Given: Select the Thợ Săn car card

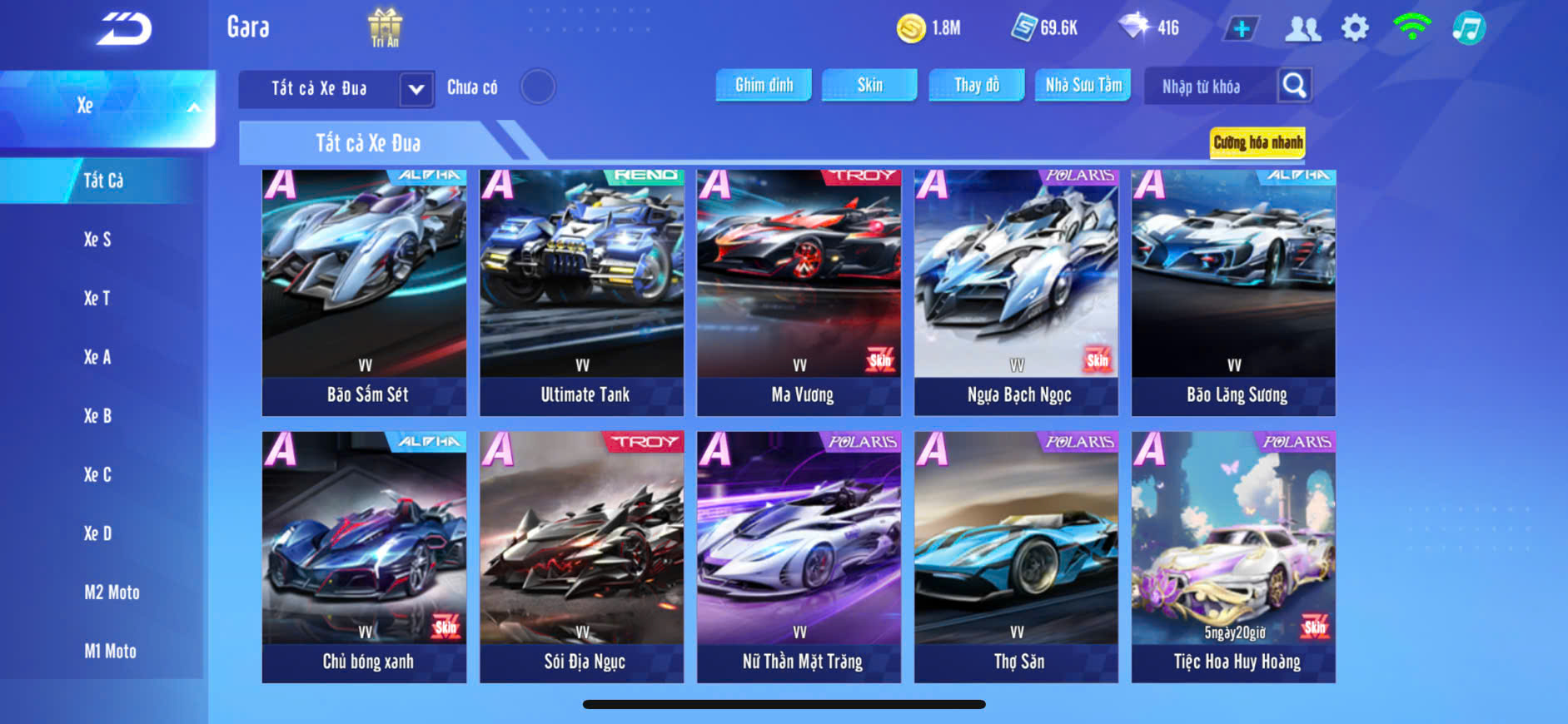Looking at the screenshot, I should click(1016, 557).
